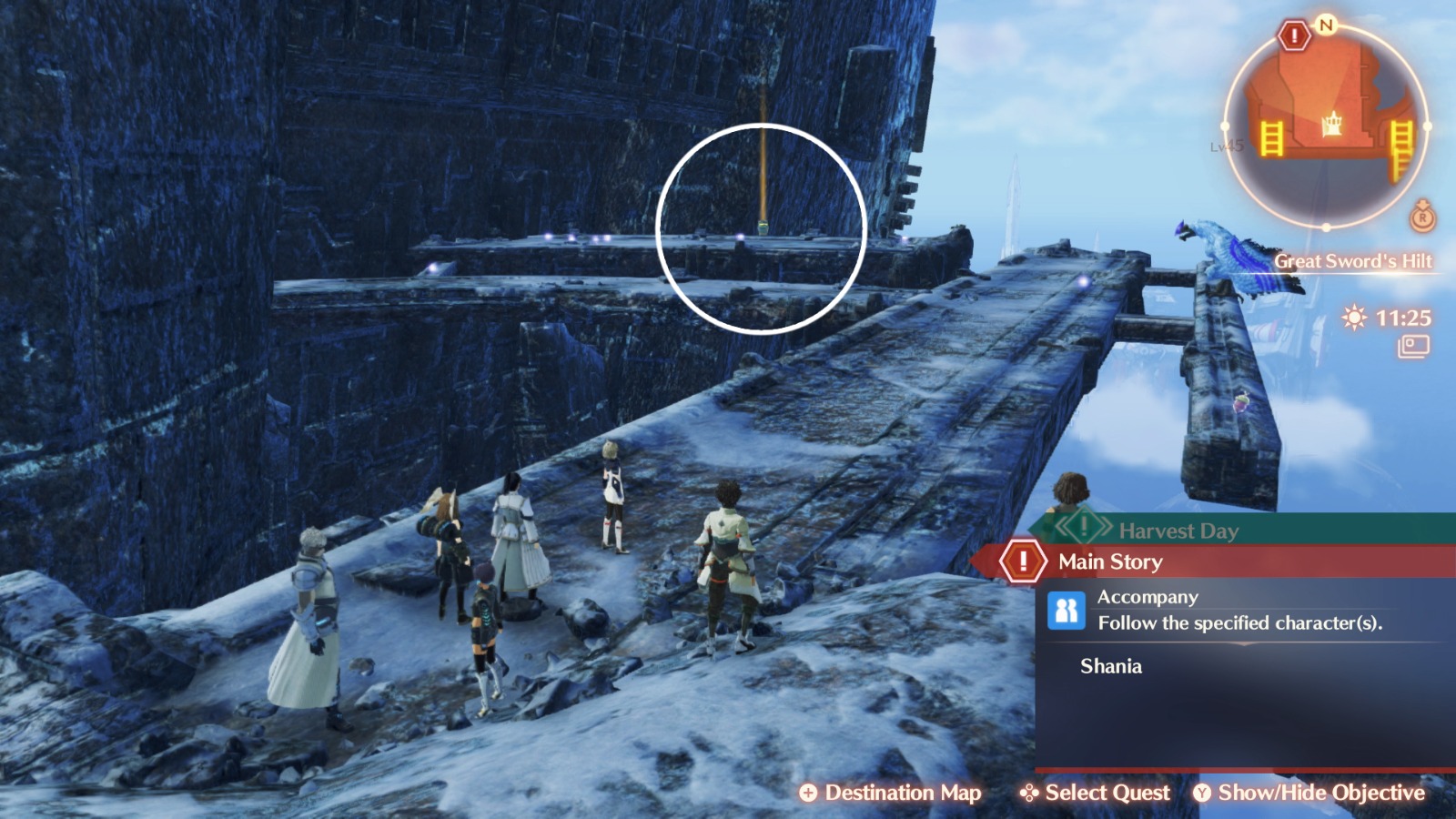Select the Main Story banner
1456x819 pixels.
(1110, 562)
